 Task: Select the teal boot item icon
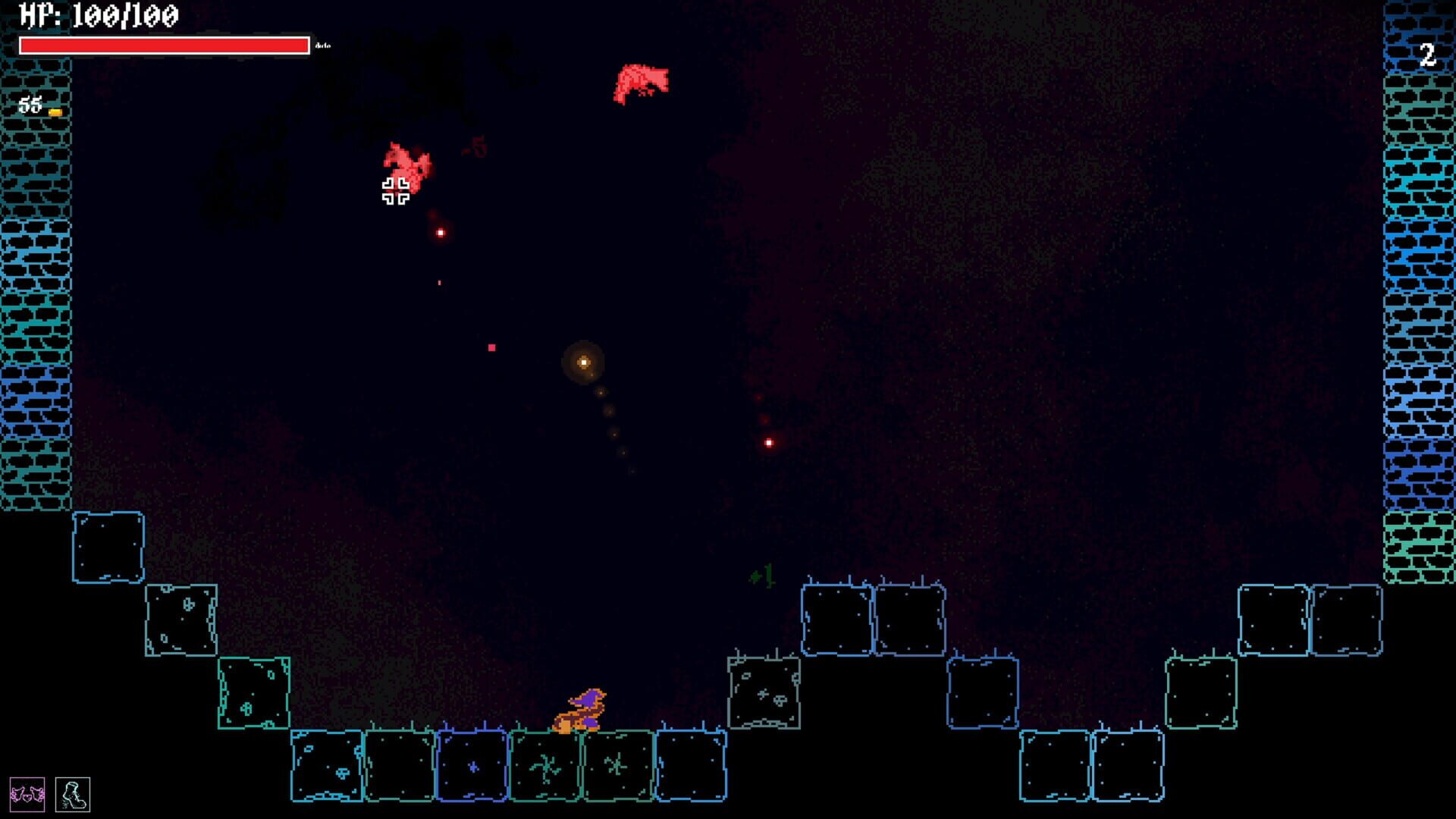point(72,794)
